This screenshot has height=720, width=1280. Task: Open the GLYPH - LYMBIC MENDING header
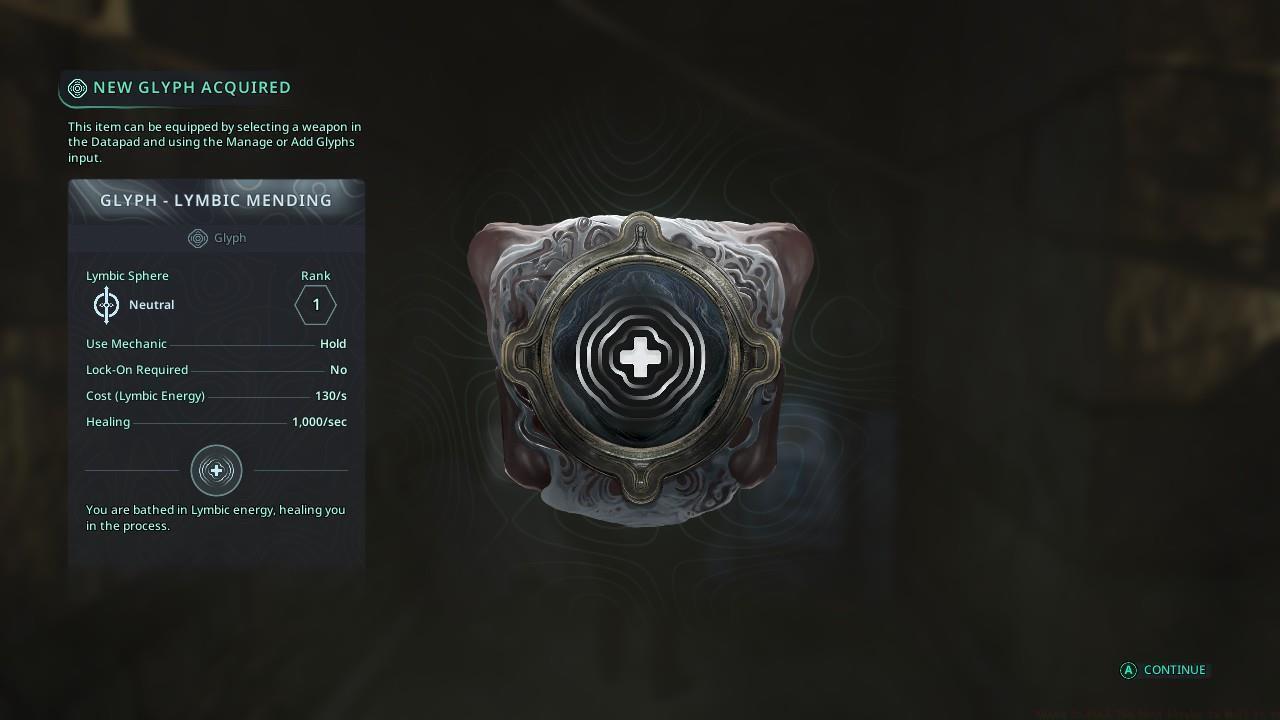point(216,200)
